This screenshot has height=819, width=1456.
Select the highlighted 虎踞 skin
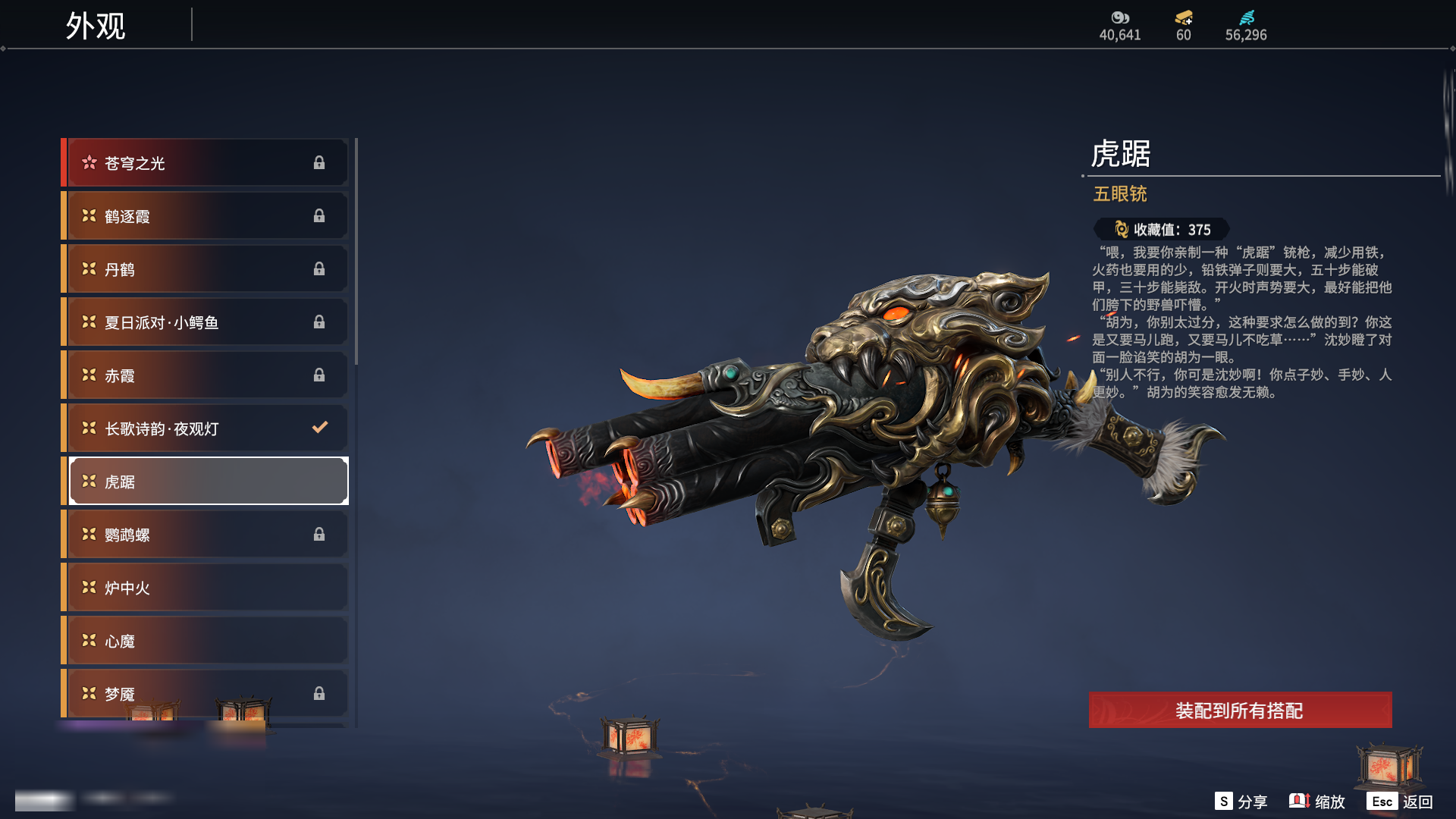point(208,482)
